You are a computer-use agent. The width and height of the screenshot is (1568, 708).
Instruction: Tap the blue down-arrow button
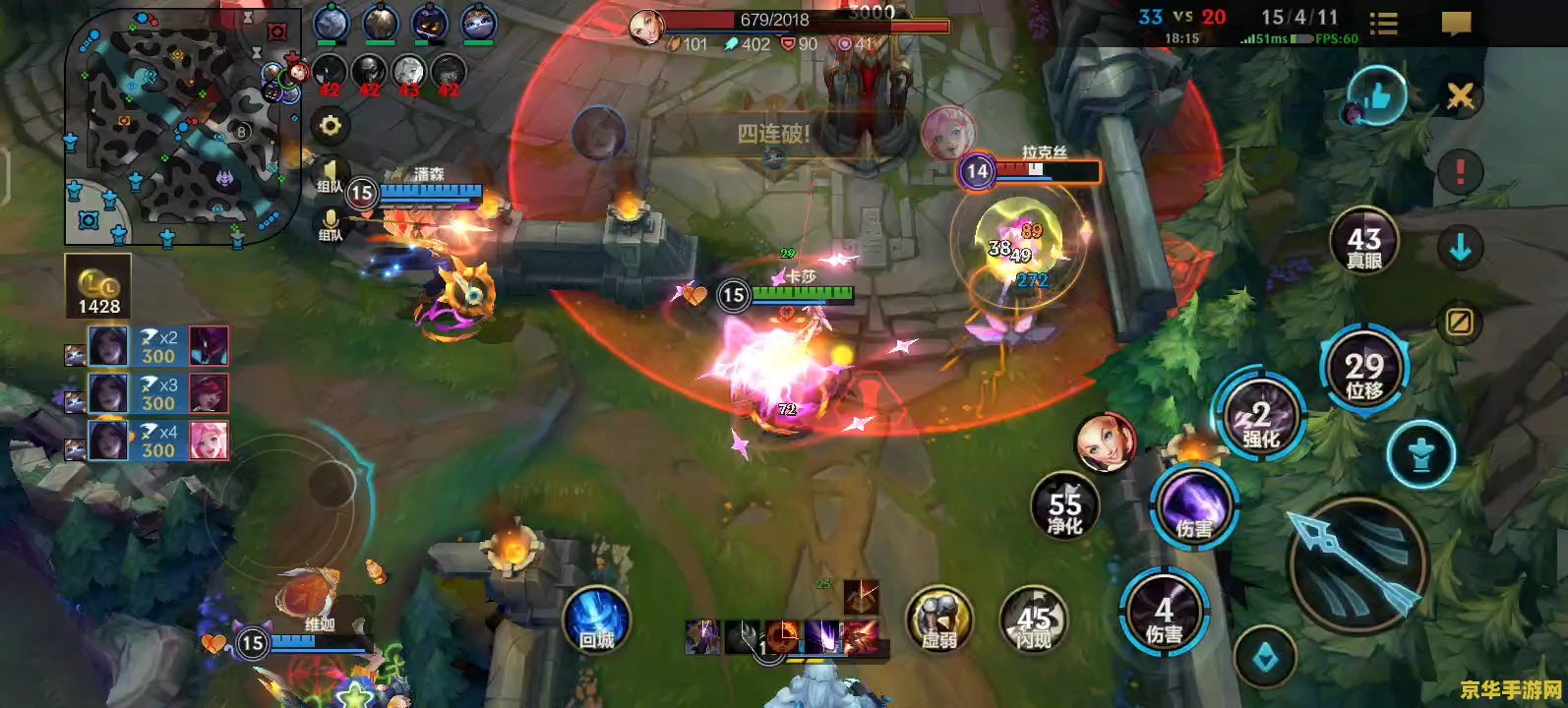click(x=1460, y=247)
